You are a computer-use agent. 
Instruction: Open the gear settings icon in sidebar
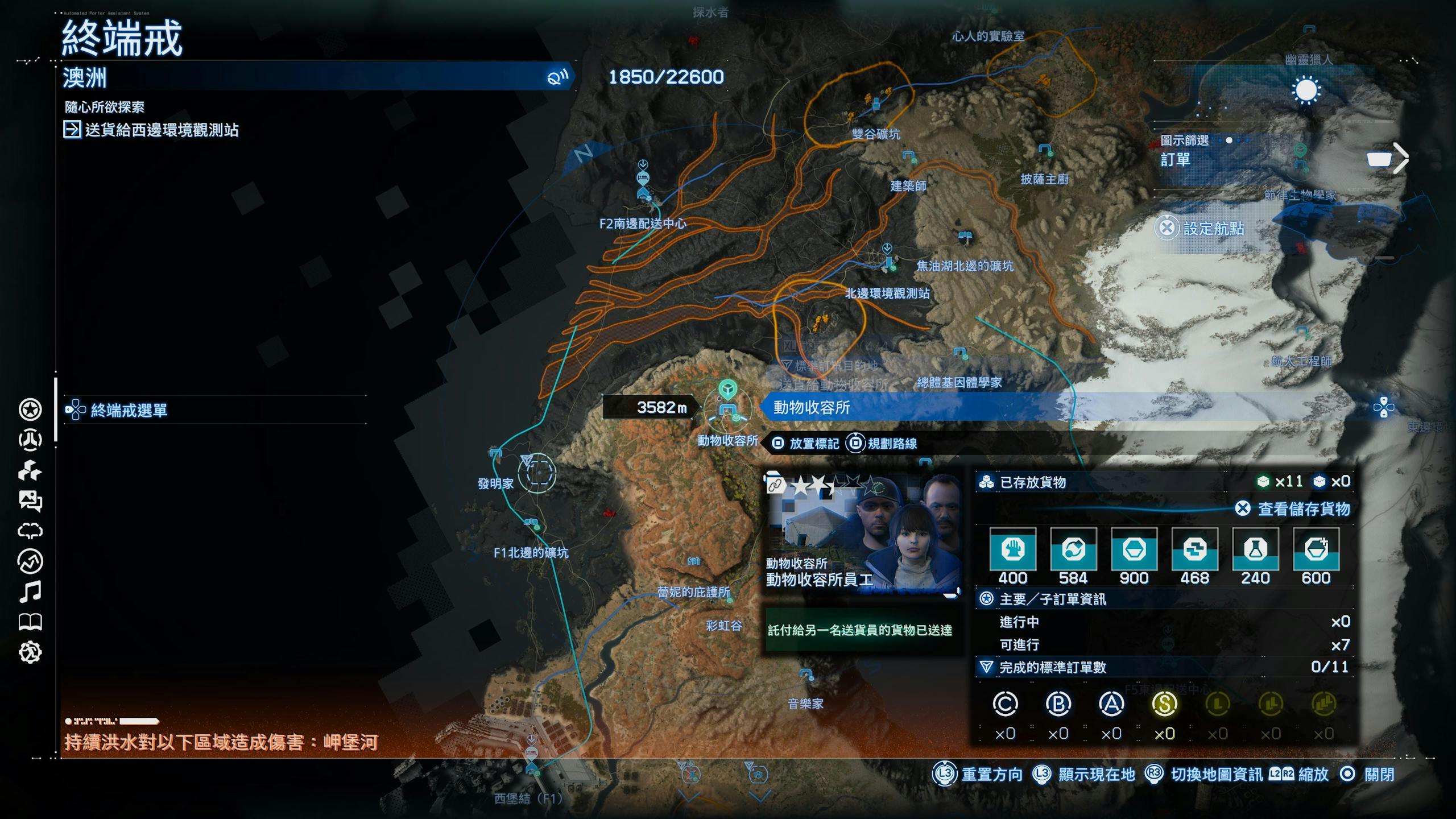(x=30, y=652)
